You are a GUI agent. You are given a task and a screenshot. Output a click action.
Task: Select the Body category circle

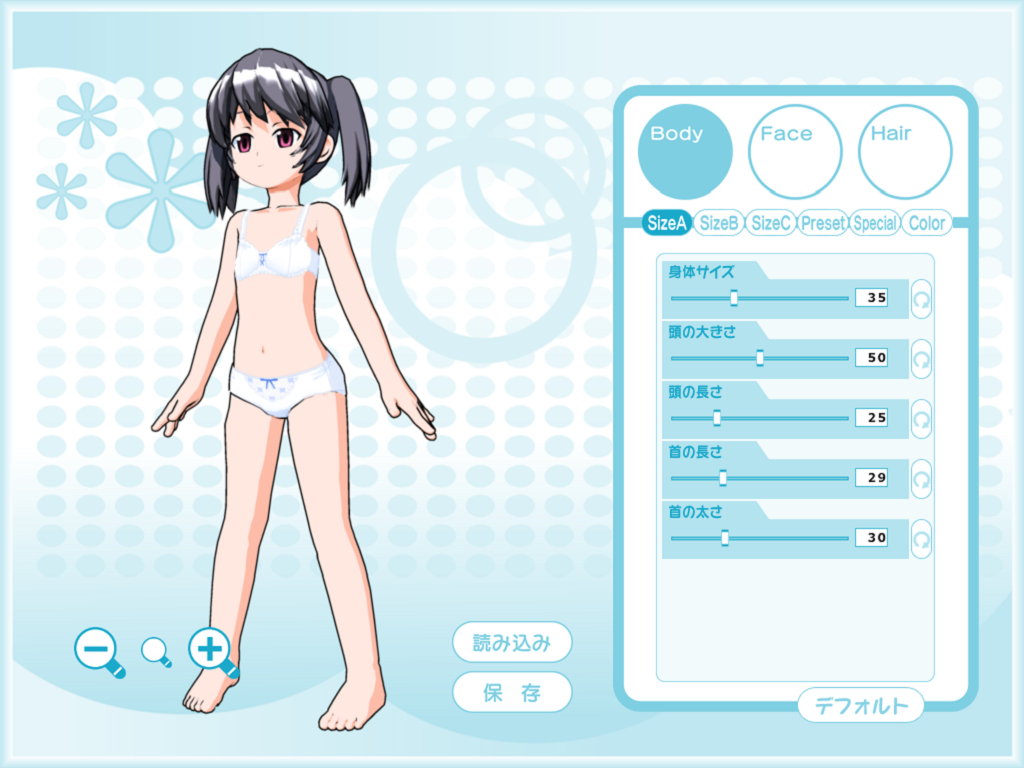pyautogui.click(x=685, y=152)
